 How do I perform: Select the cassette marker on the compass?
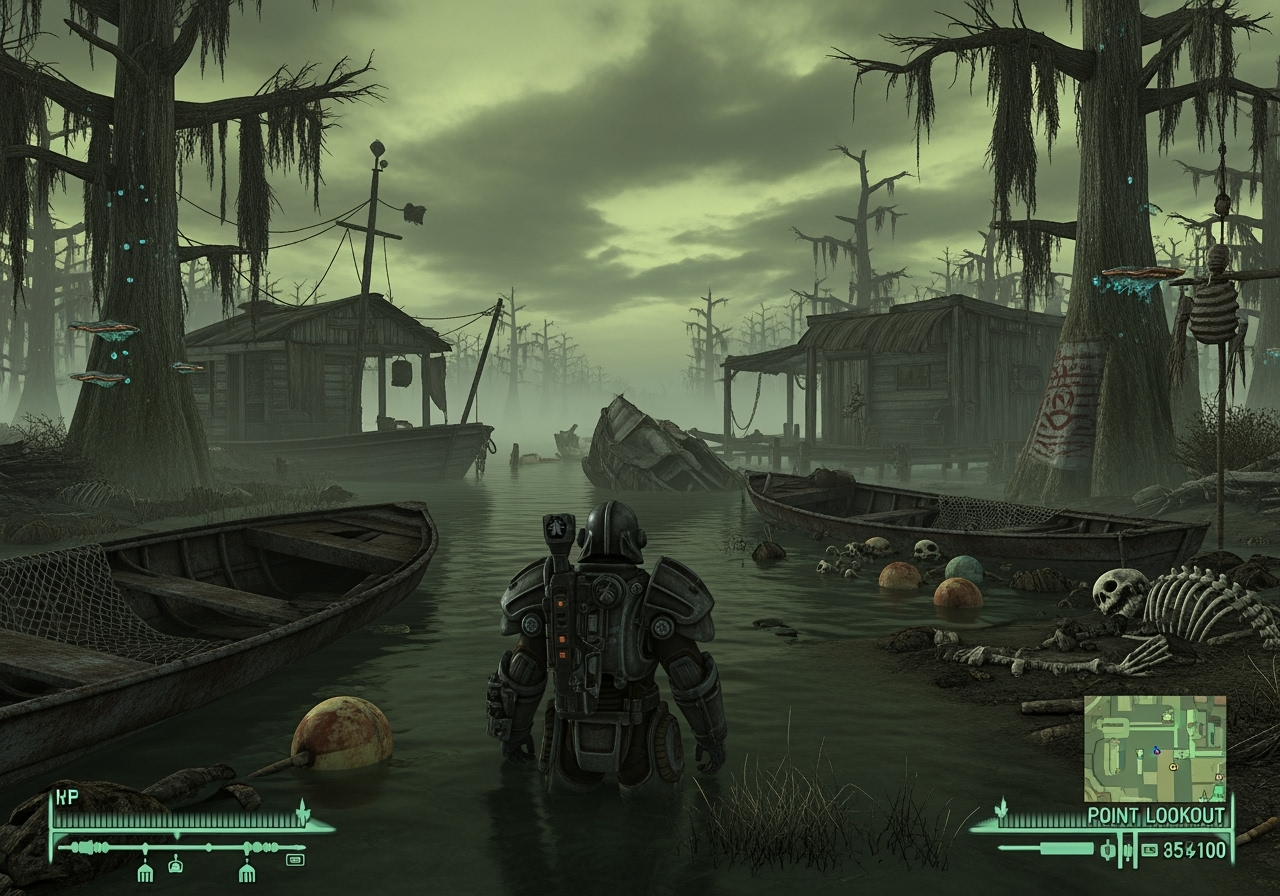(x=296, y=861)
